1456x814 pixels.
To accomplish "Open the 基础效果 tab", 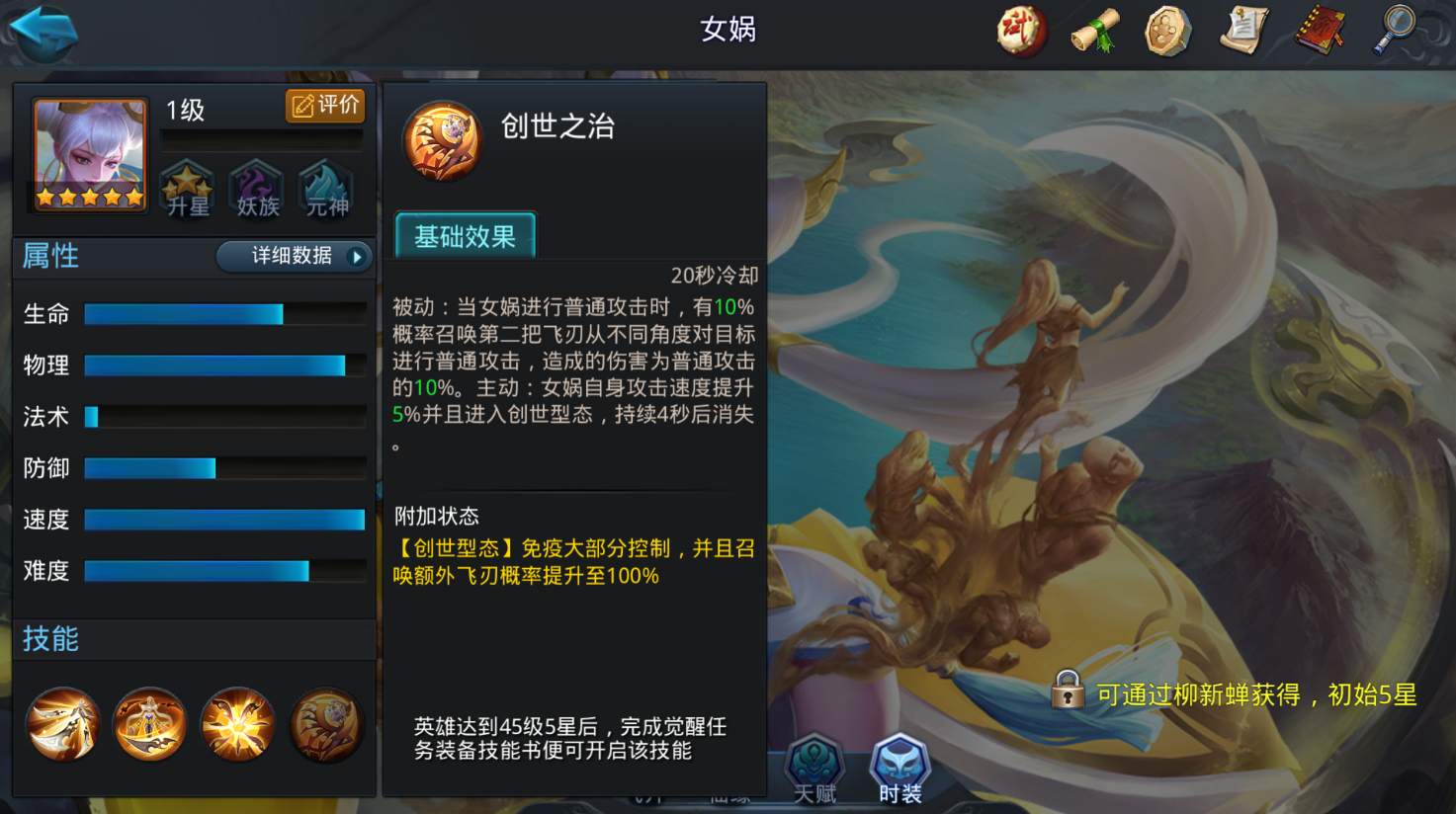I will pos(464,236).
